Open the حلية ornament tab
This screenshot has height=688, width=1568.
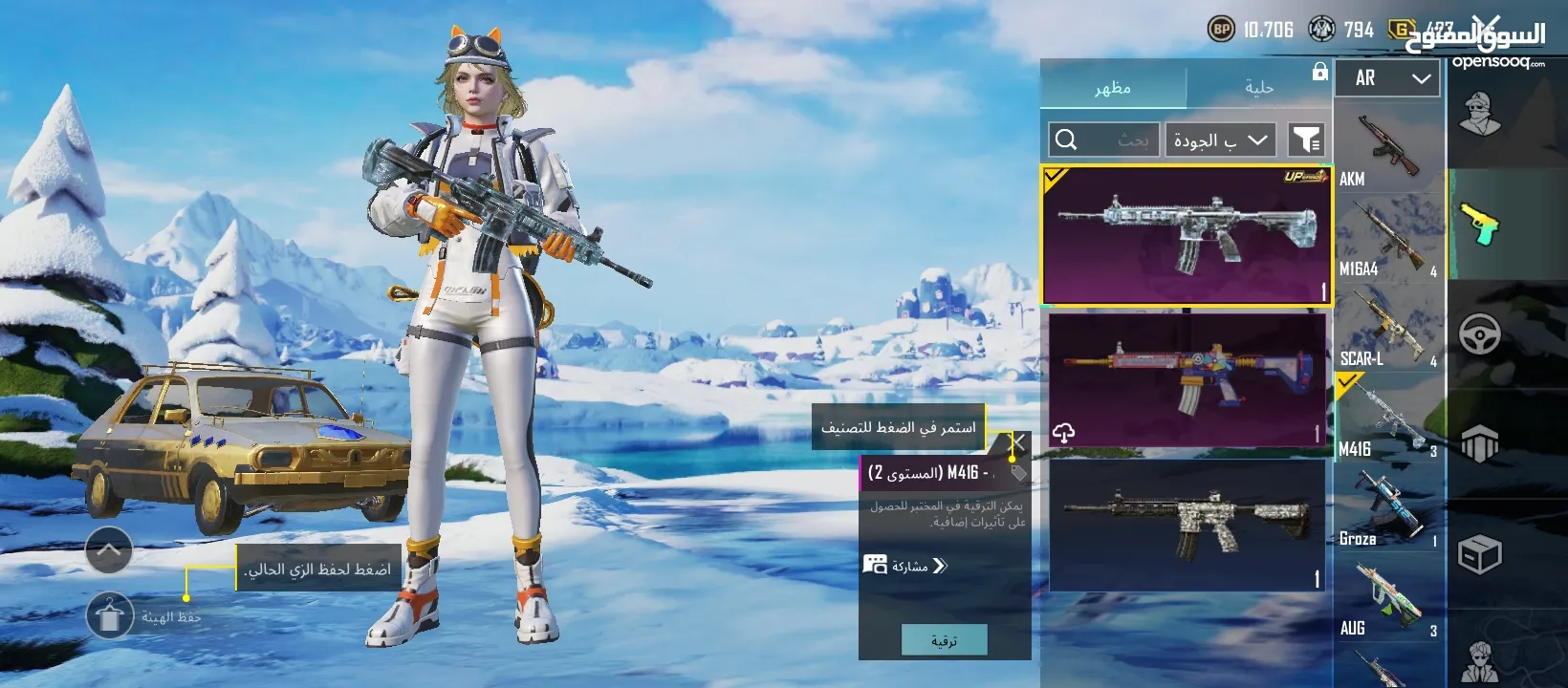1259,88
